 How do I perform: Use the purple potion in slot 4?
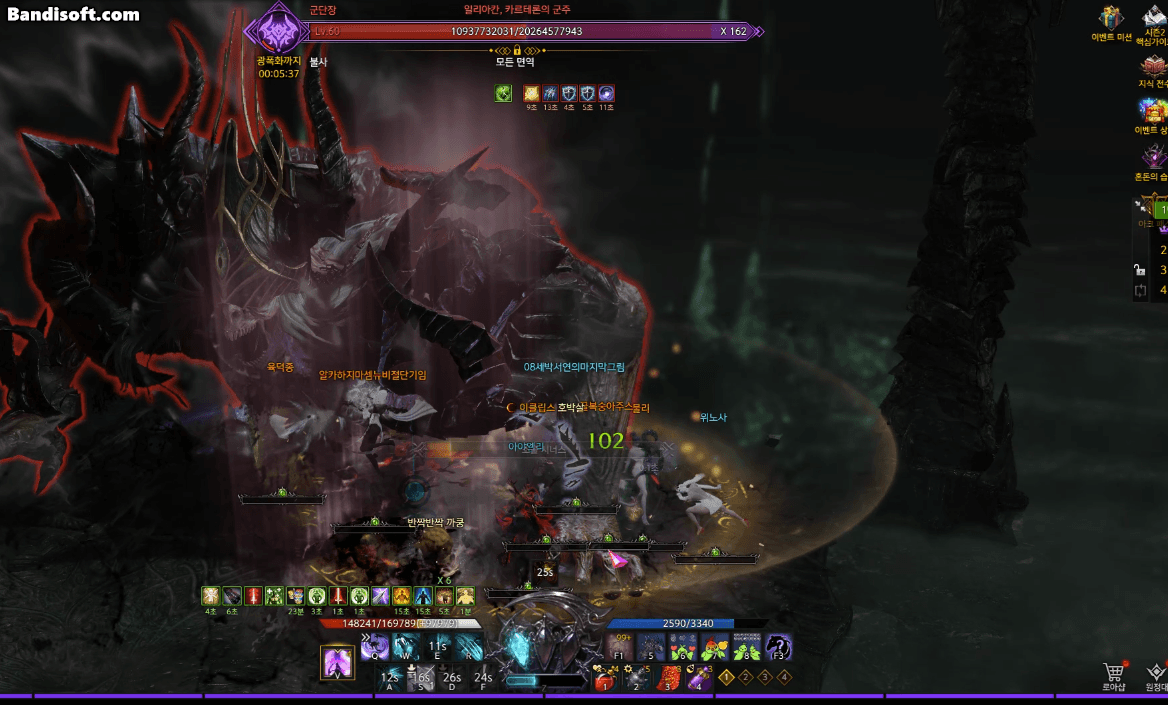click(697, 679)
